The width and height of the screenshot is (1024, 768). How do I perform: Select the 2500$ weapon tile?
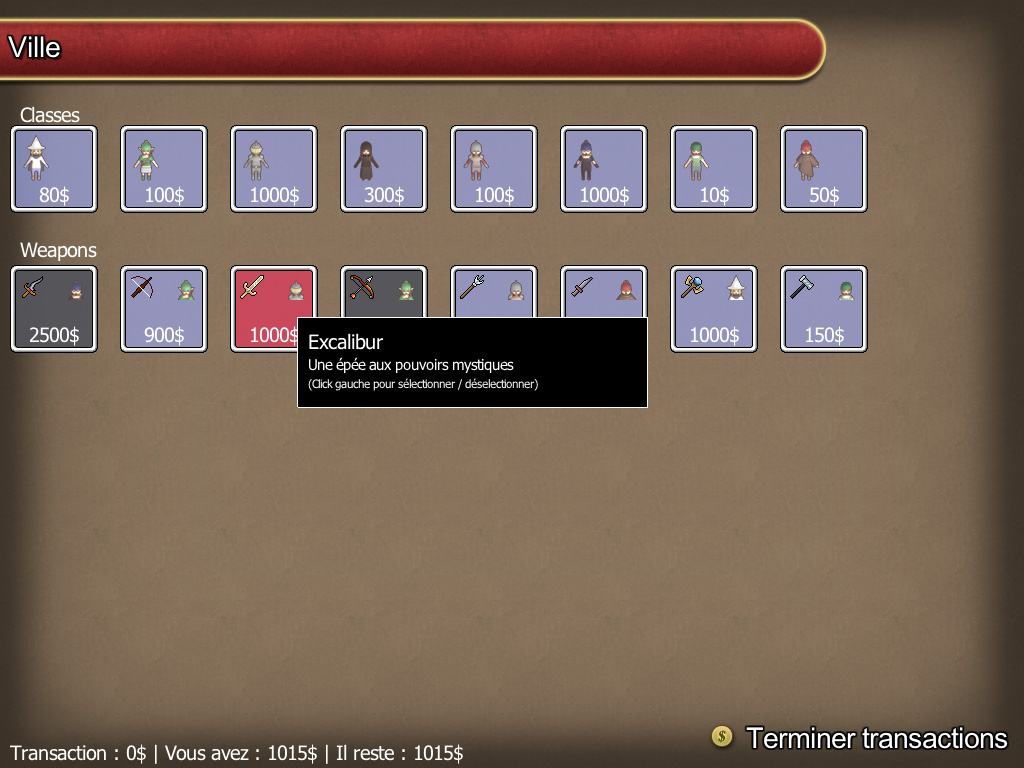coord(54,308)
